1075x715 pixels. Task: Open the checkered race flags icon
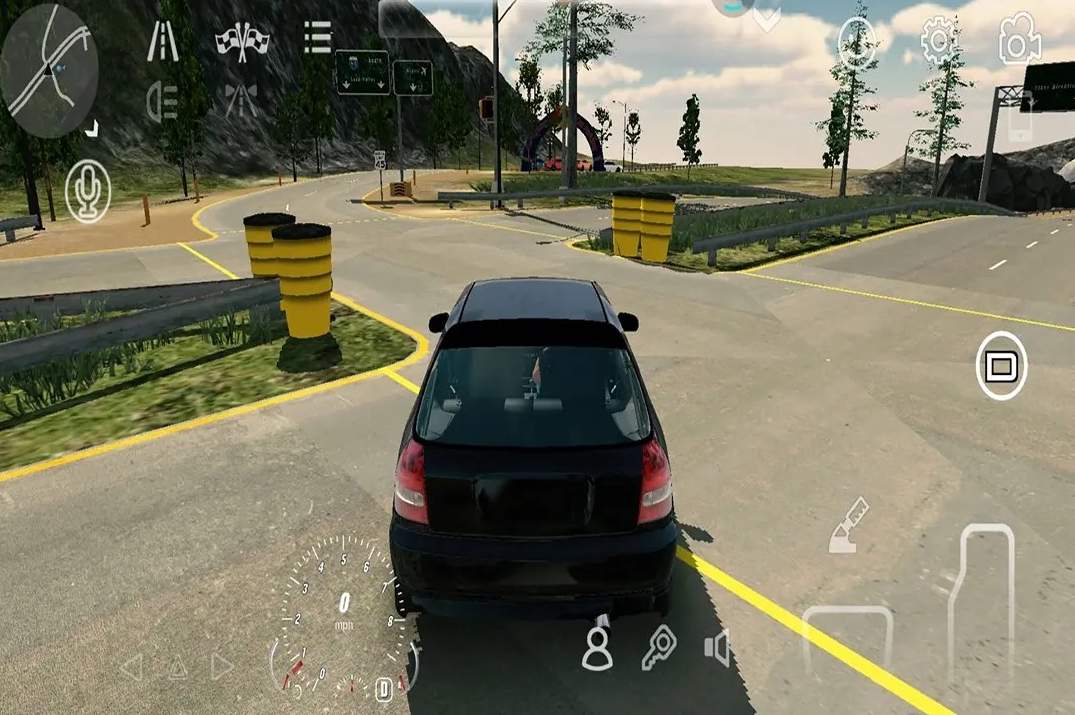(x=242, y=41)
